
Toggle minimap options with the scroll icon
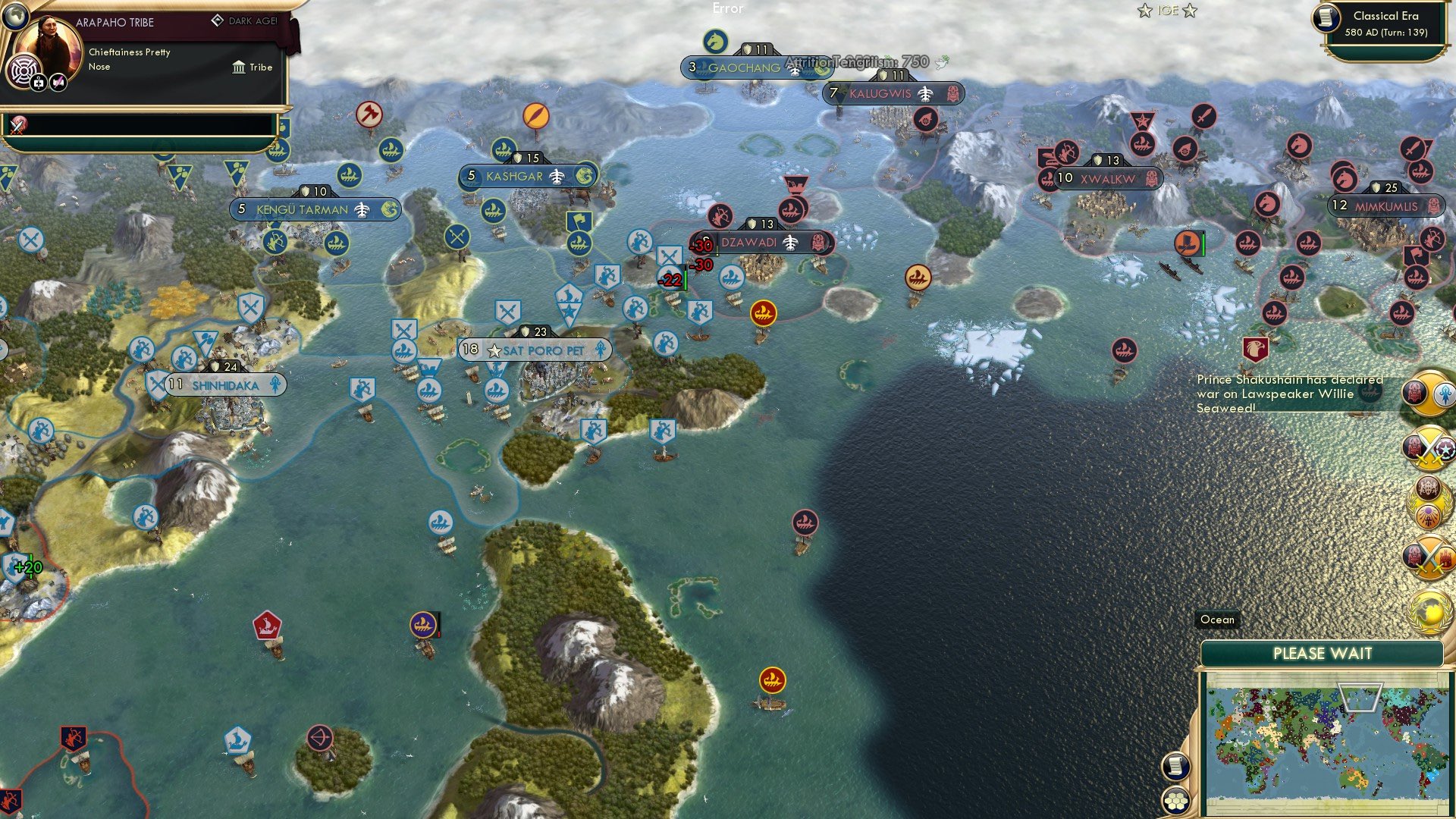point(1176,766)
